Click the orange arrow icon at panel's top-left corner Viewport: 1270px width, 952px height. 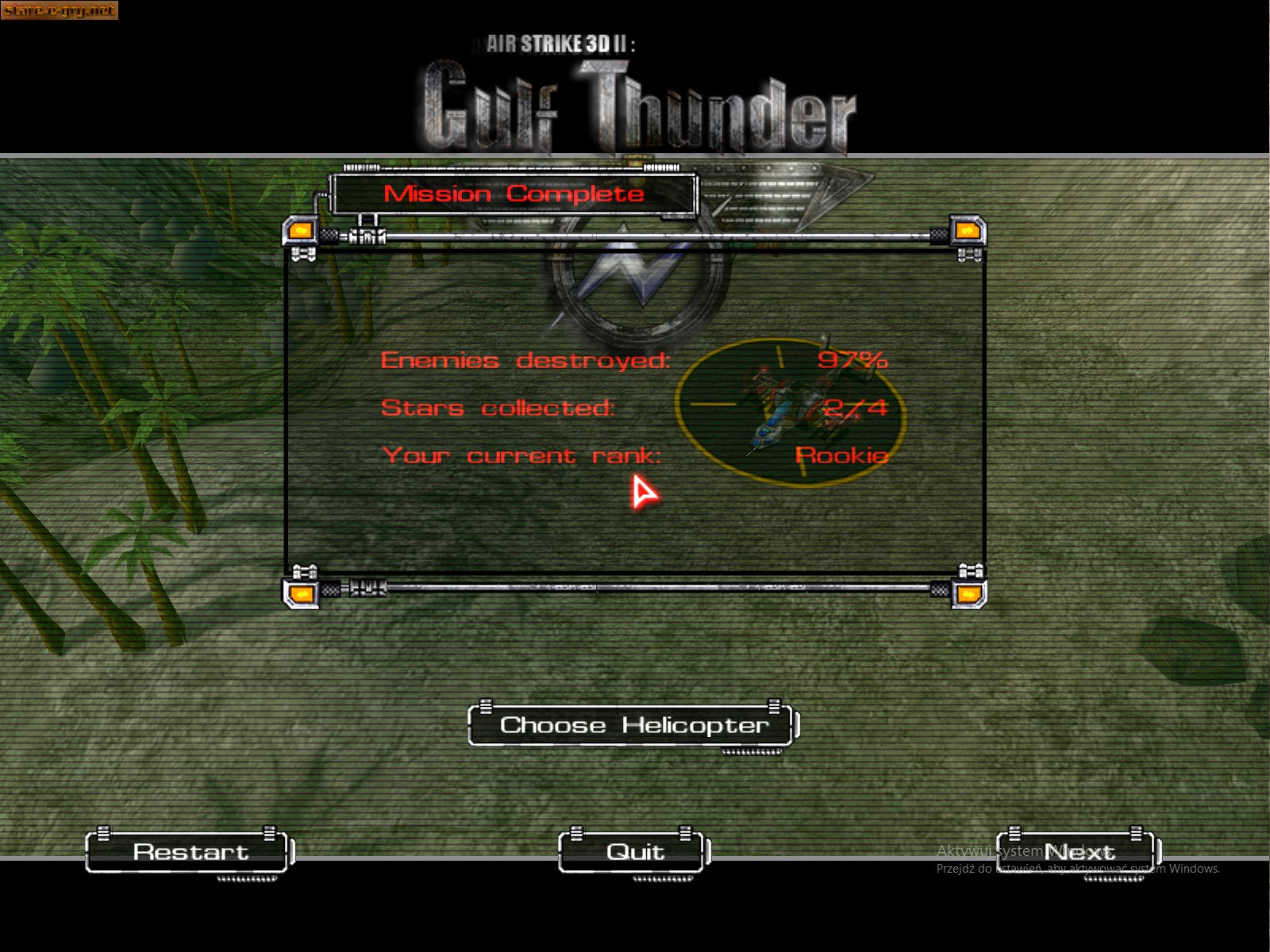(302, 231)
